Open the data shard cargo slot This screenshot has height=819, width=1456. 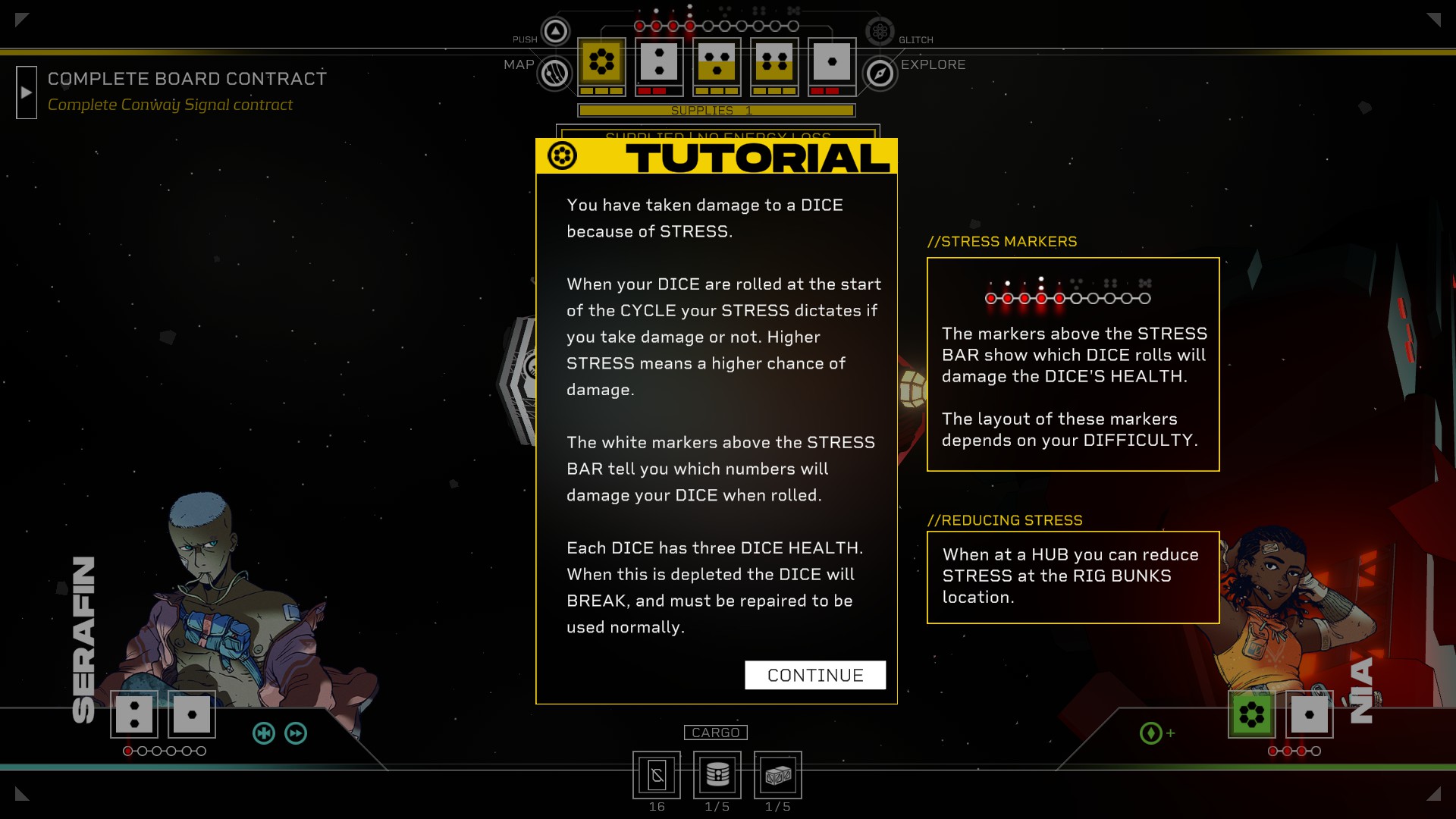[x=717, y=775]
